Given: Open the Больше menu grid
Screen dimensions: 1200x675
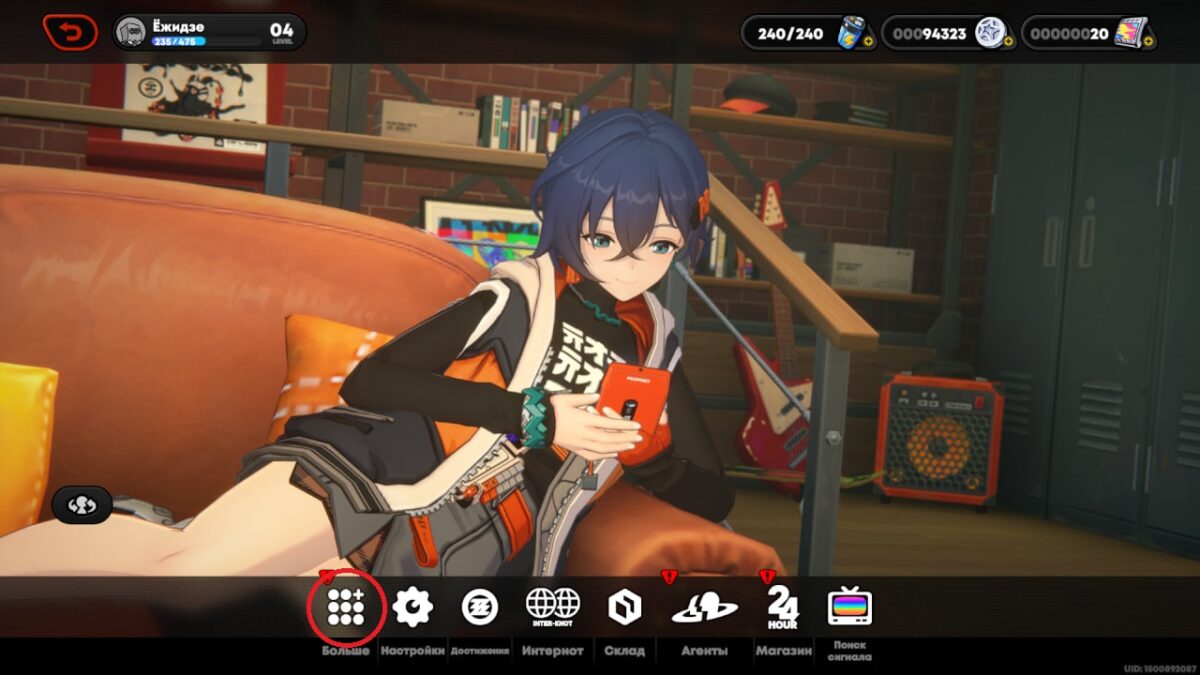Looking at the screenshot, I should pos(346,607).
